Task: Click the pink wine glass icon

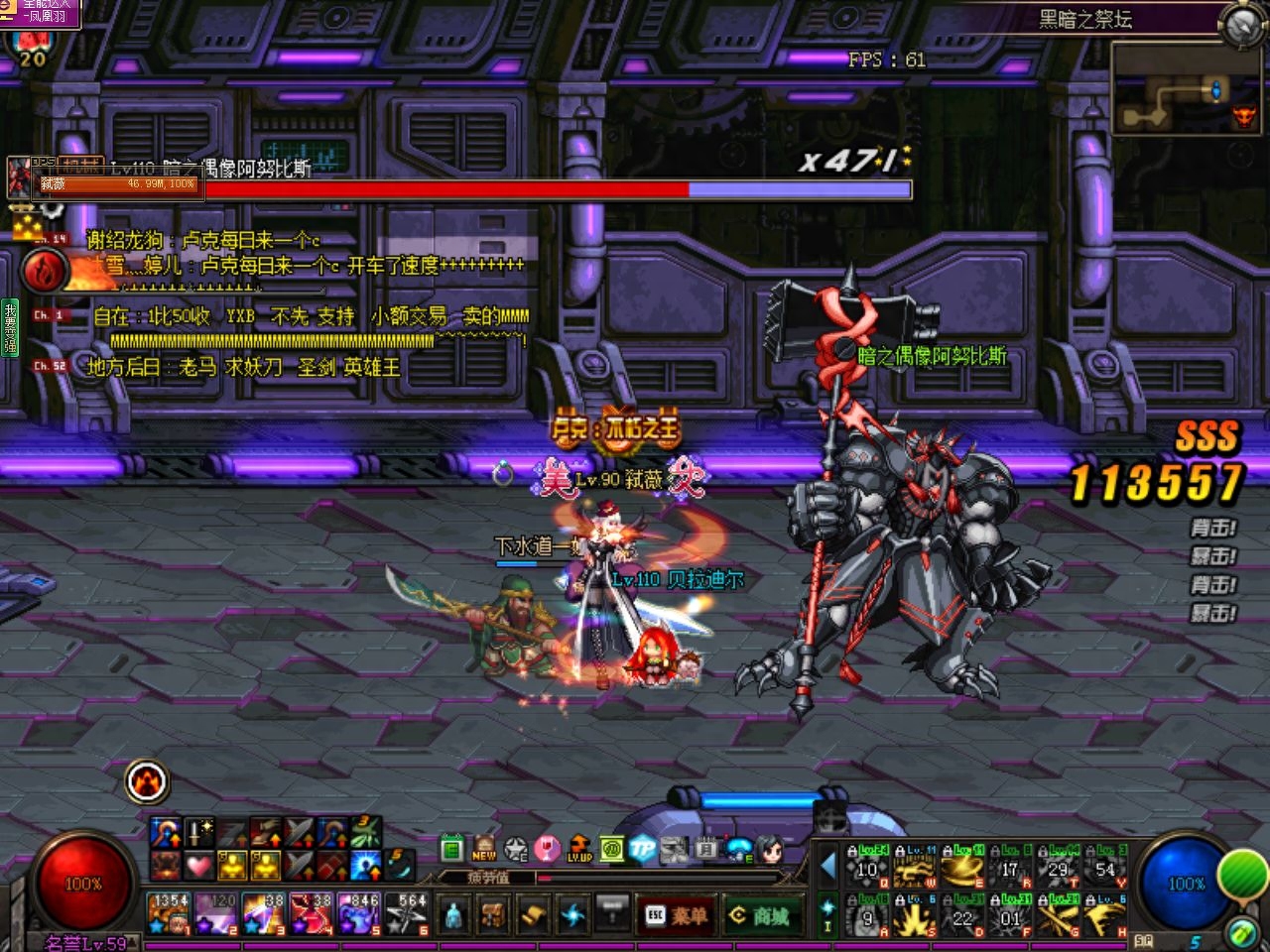Action: tap(547, 849)
